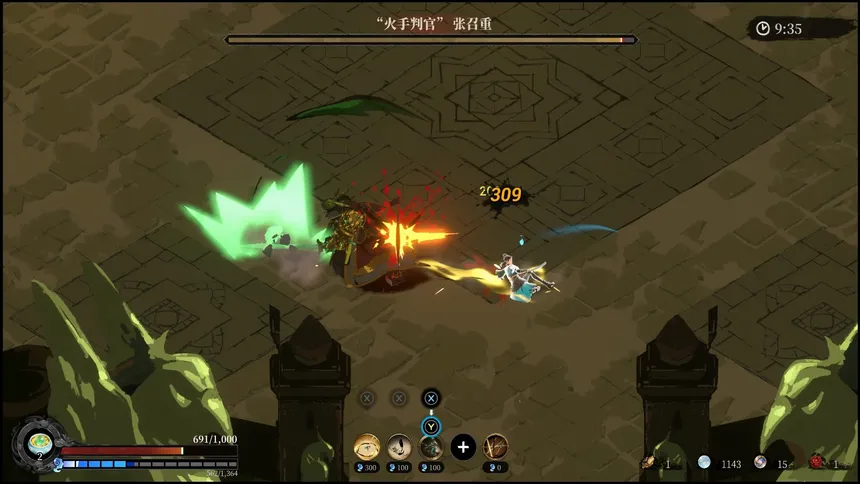Image resolution: width=860 pixels, height=484 pixels.
Task: Click the red flower item icon
Action: click(816, 462)
